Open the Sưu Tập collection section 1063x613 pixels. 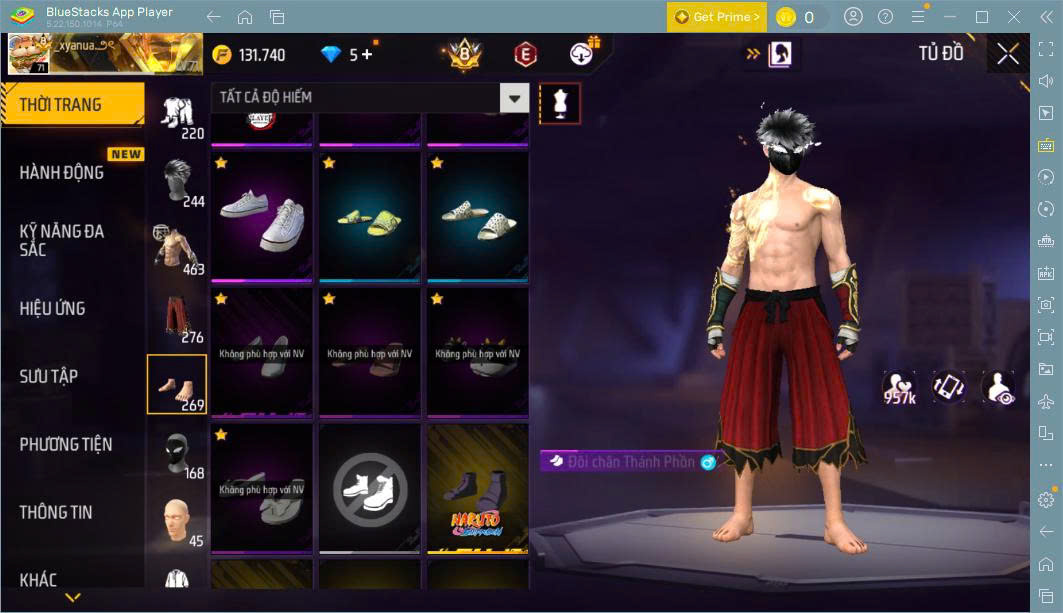(49, 376)
